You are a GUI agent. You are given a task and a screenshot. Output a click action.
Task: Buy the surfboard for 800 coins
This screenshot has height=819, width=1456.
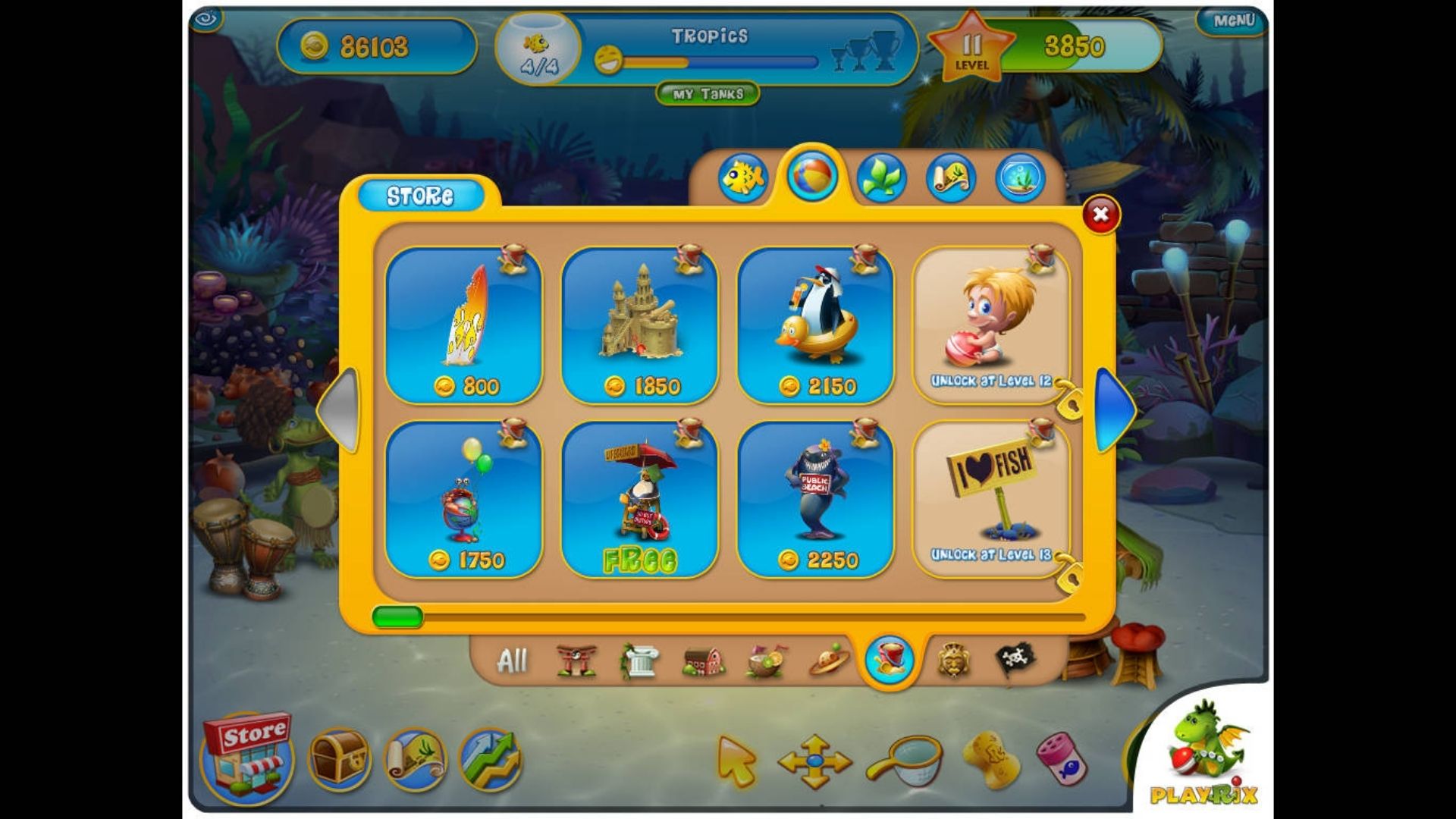(464, 325)
